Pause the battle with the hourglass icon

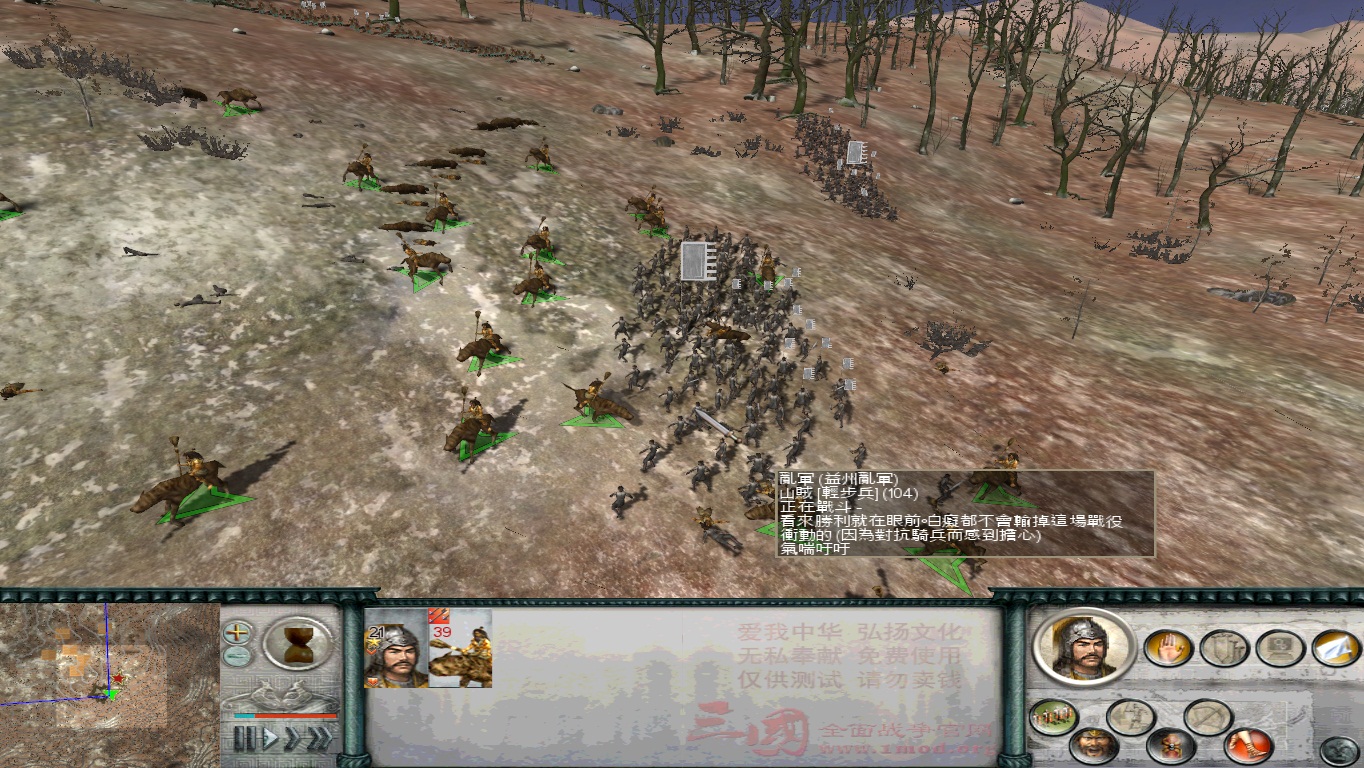(297, 643)
